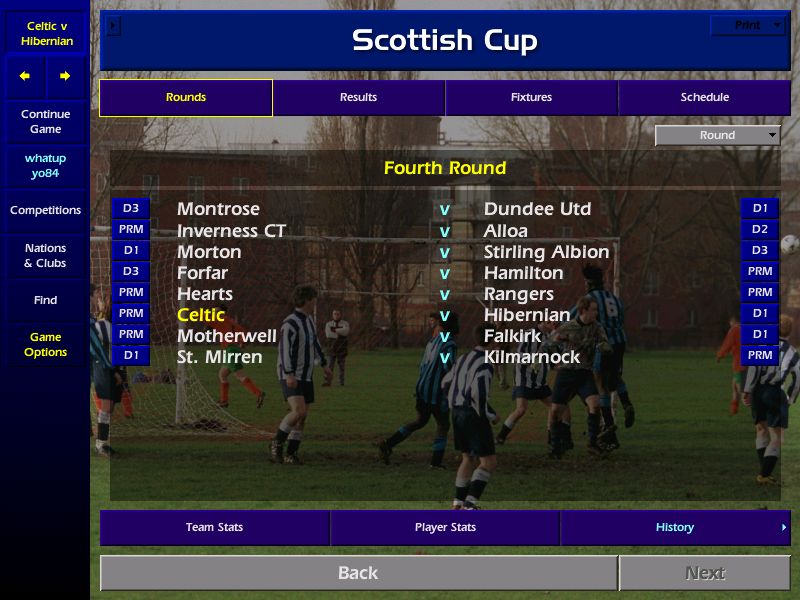Click the Back button

coord(358,573)
